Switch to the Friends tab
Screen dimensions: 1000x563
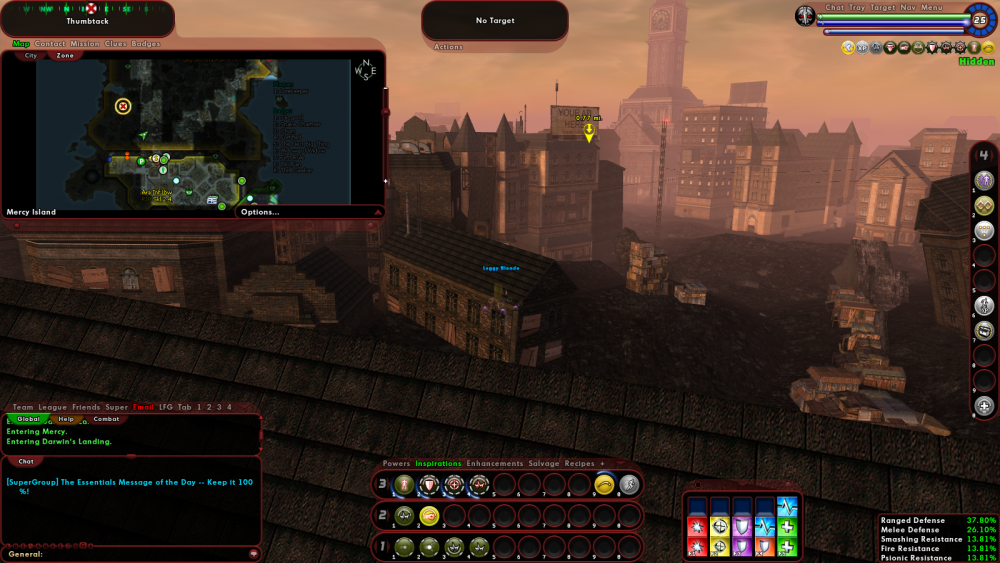86,407
